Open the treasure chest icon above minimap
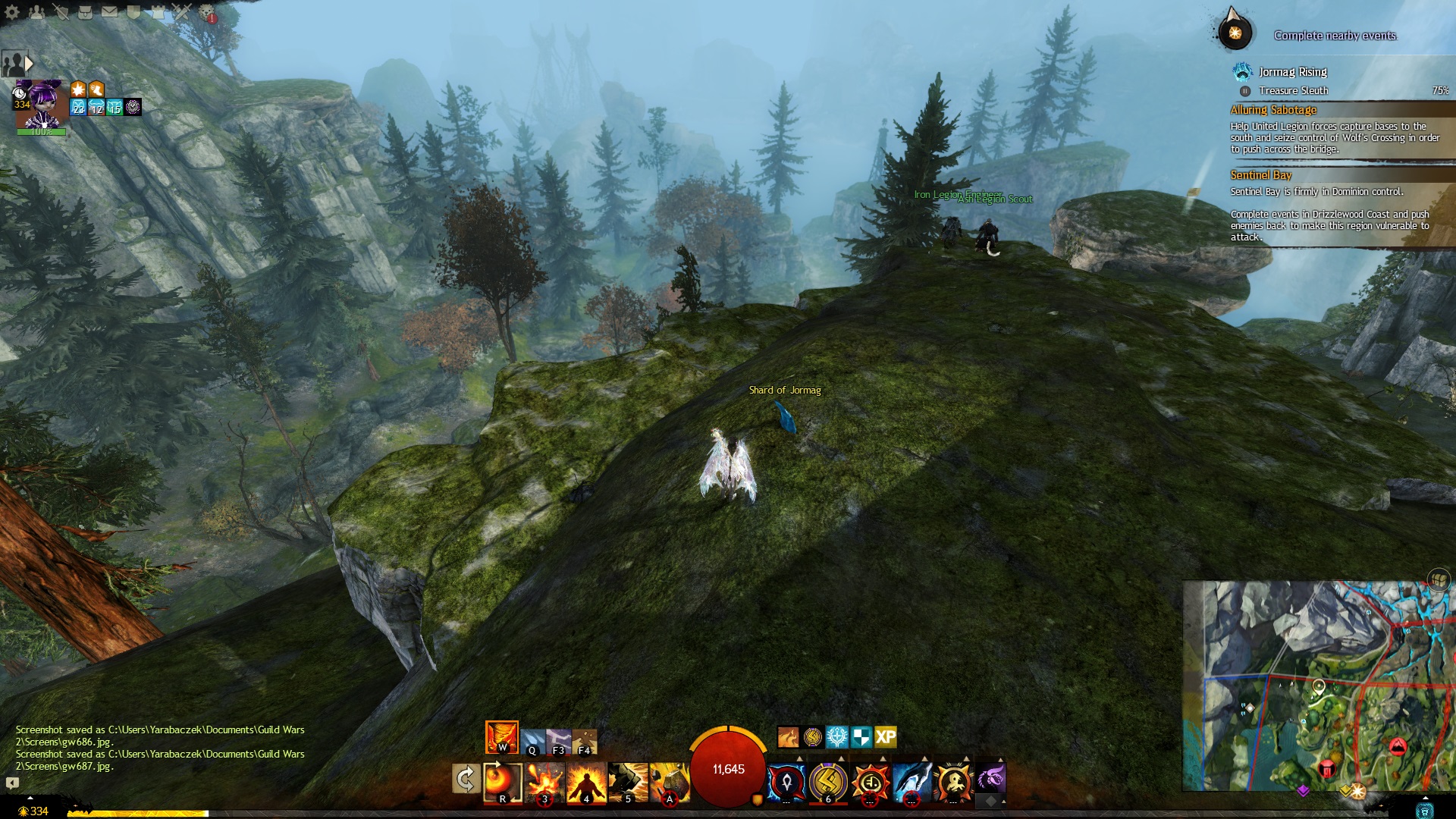The image size is (1456, 819). (1439, 579)
